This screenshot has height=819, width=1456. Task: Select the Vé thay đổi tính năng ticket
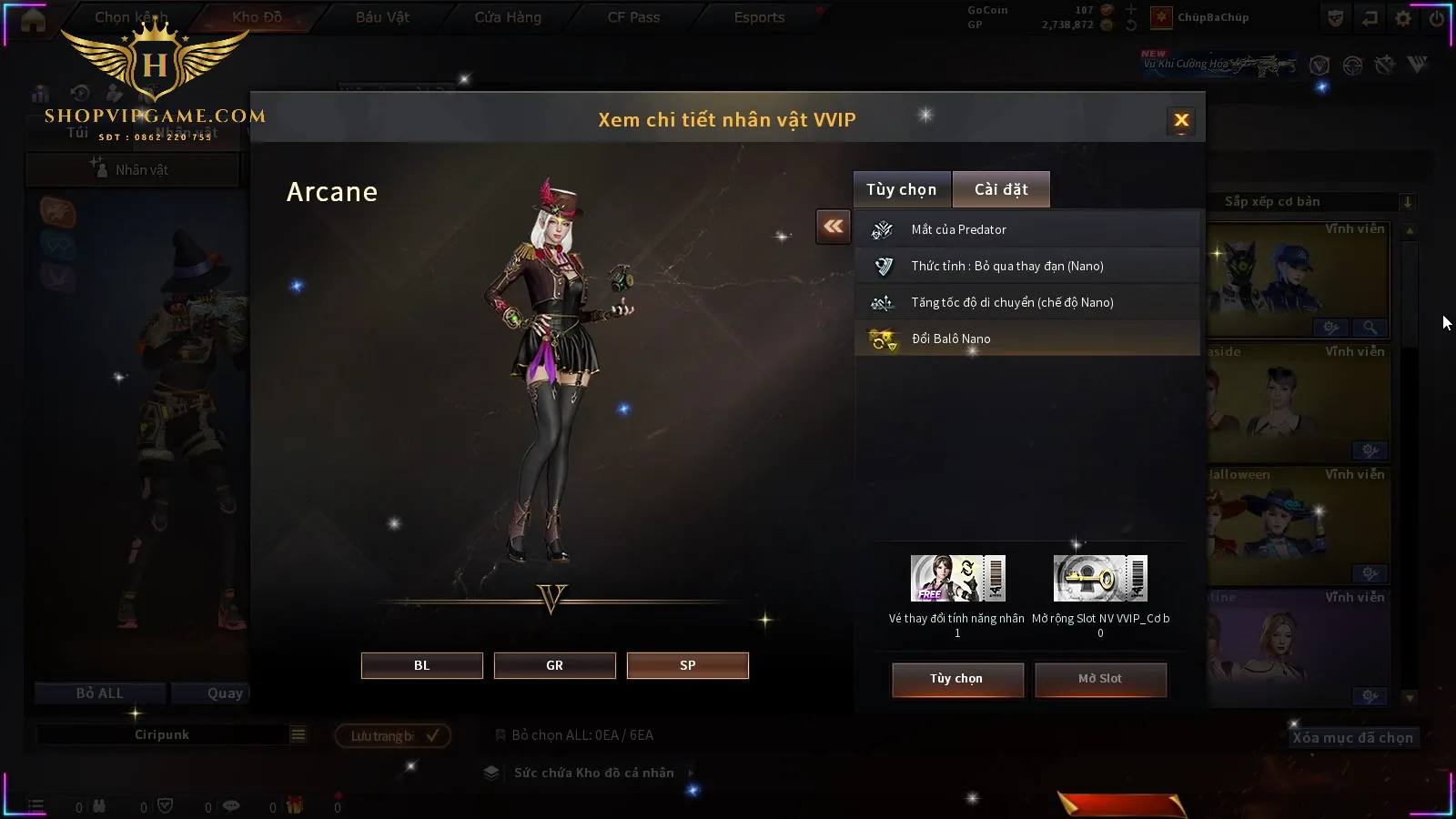pos(957,579)
